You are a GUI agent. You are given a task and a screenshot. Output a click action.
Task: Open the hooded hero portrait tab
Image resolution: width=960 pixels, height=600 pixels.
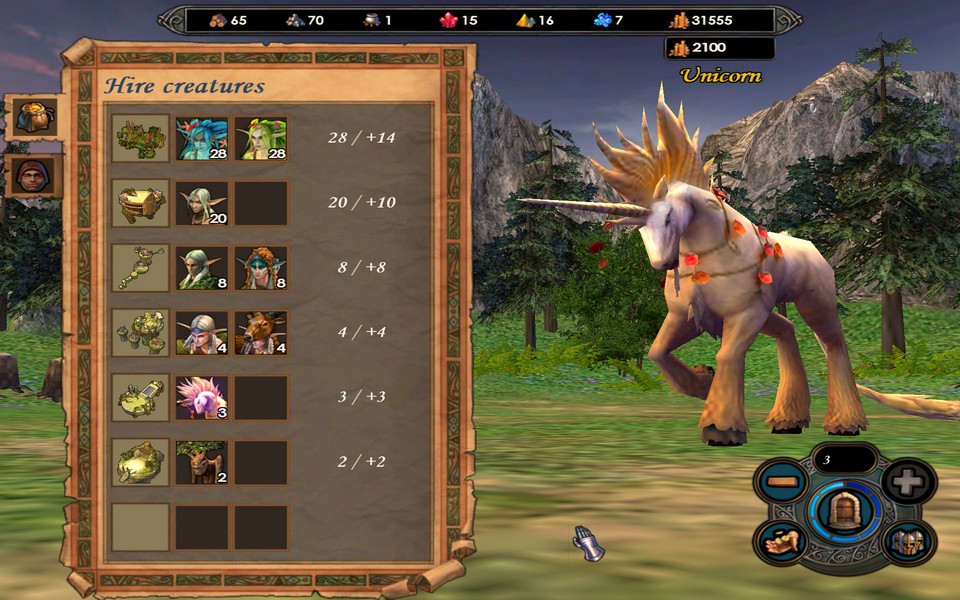pyautogui.click(x=32, y=175)
